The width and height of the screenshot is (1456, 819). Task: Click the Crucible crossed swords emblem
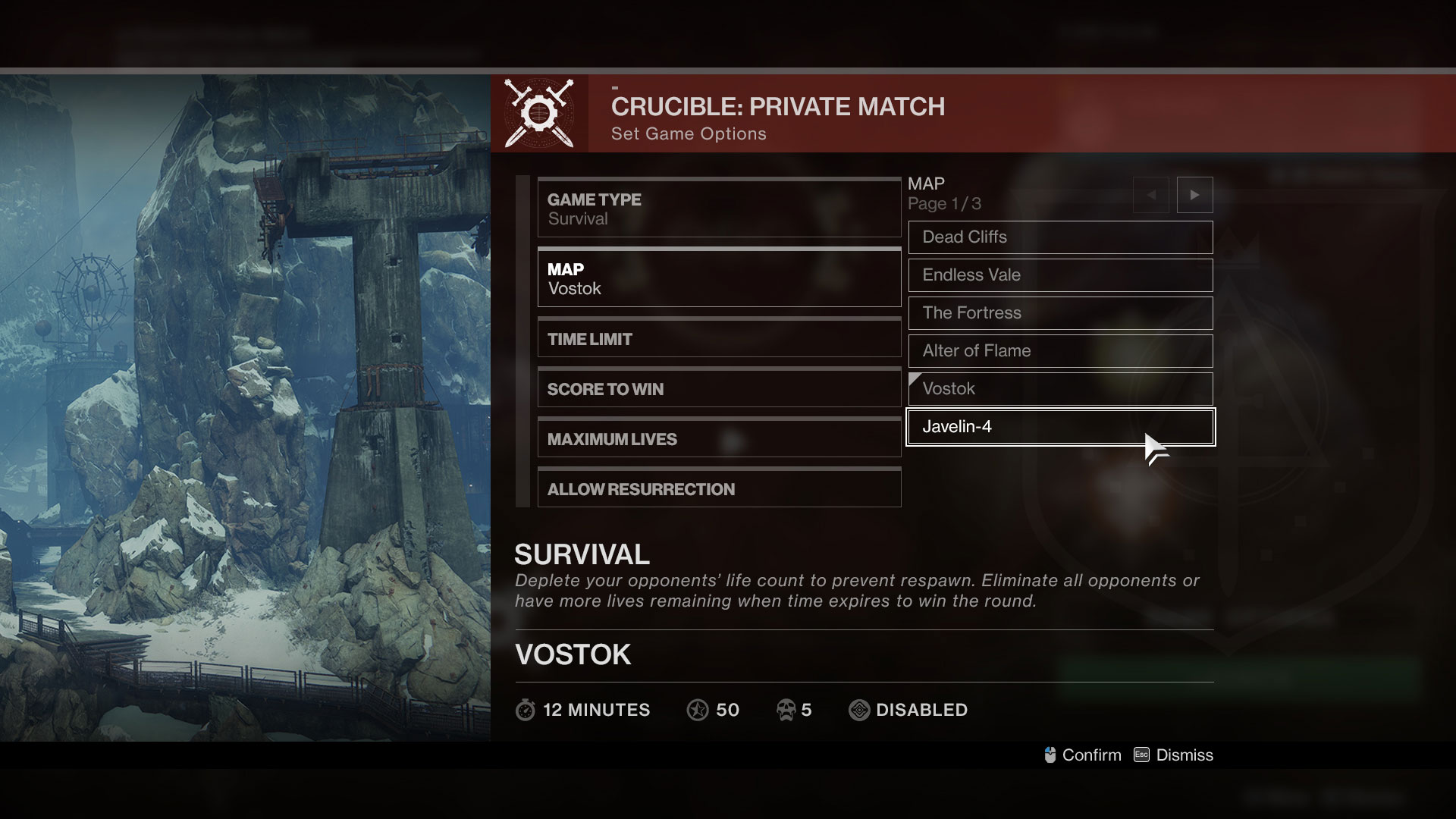540,114
